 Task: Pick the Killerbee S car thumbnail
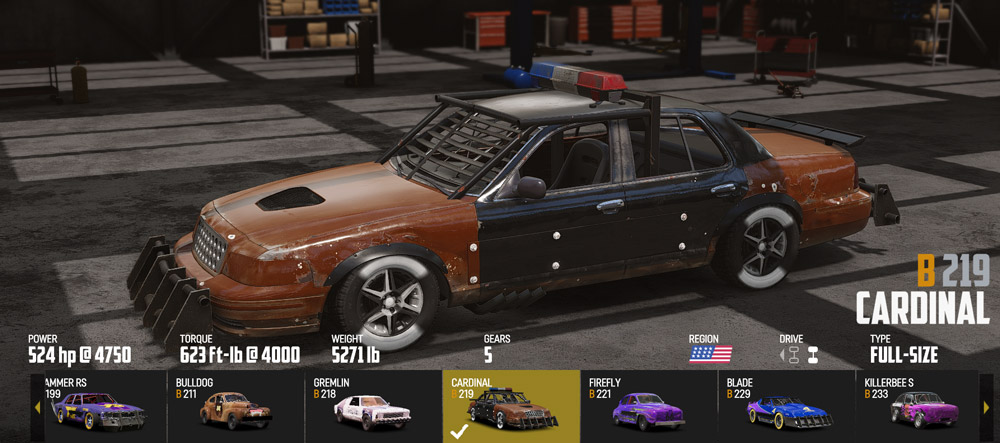click(920, 406)
